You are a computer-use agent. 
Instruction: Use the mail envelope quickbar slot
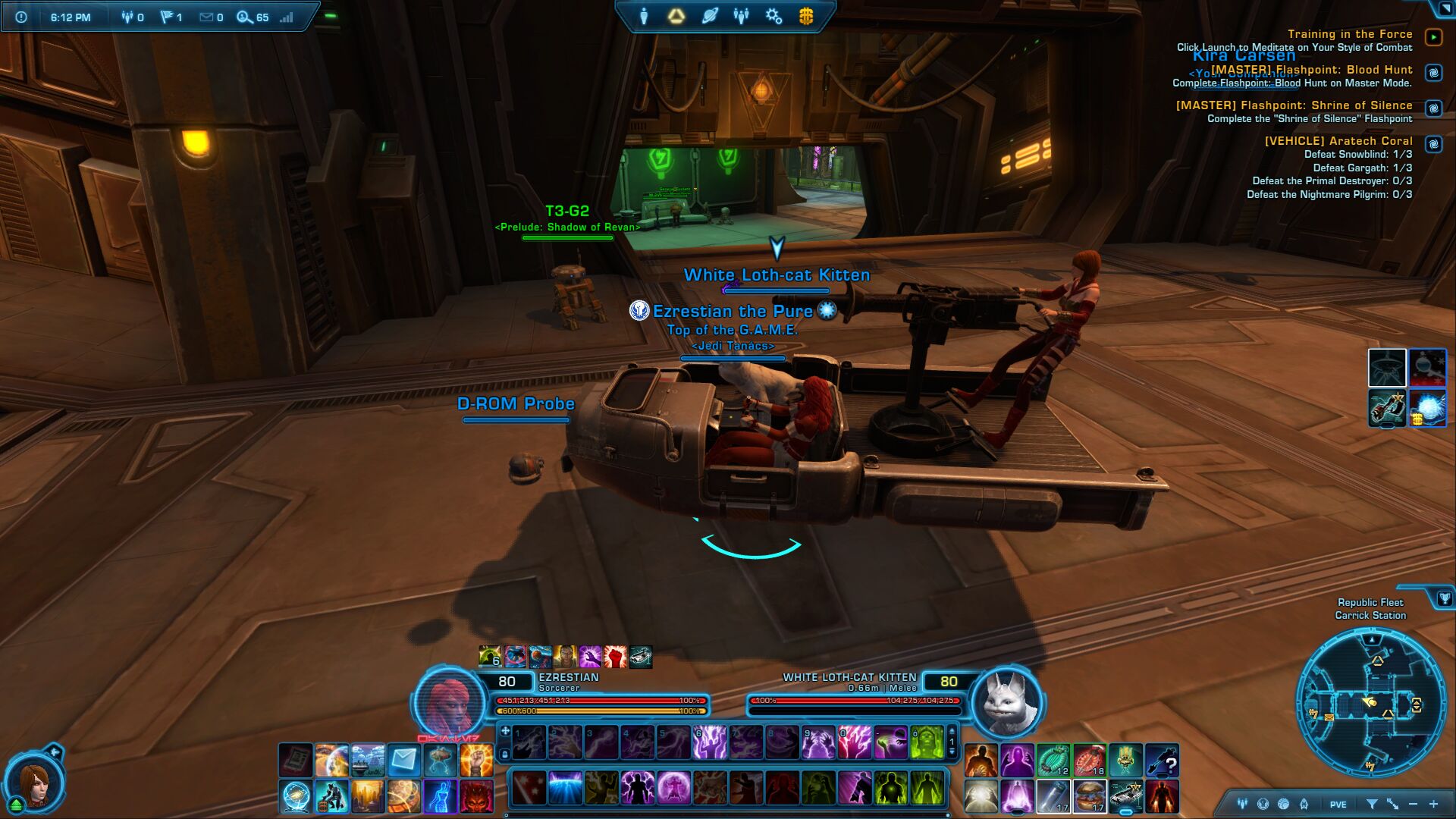click(404, 760)
